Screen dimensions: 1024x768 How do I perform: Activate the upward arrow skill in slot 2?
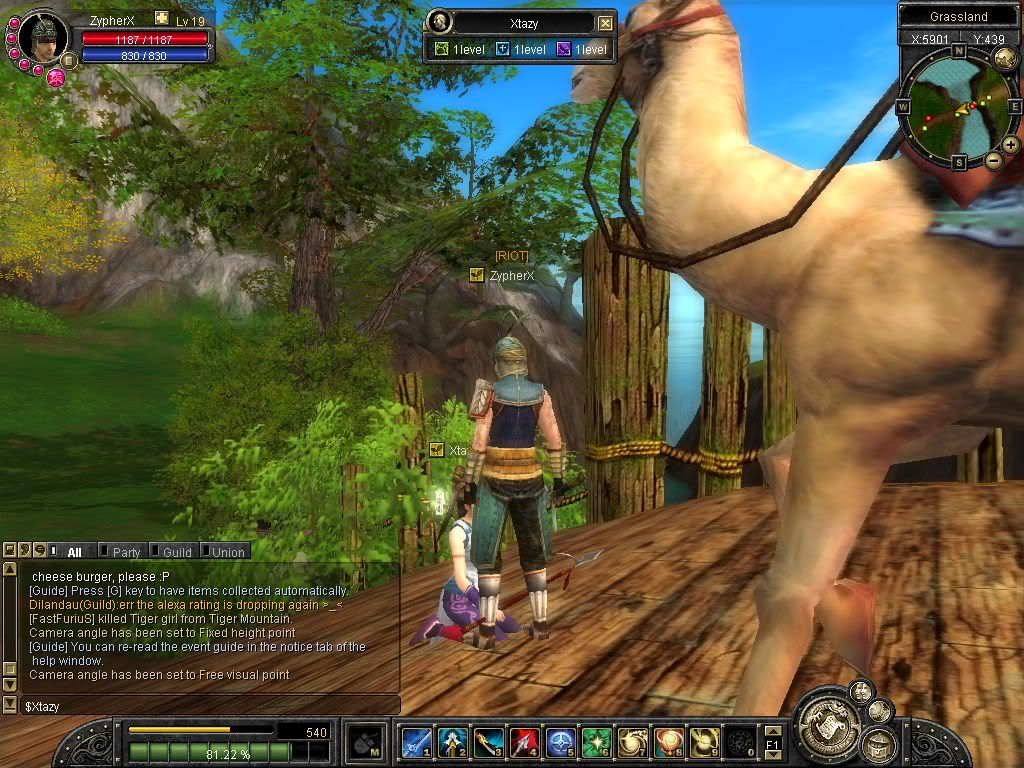coord(452,742)
